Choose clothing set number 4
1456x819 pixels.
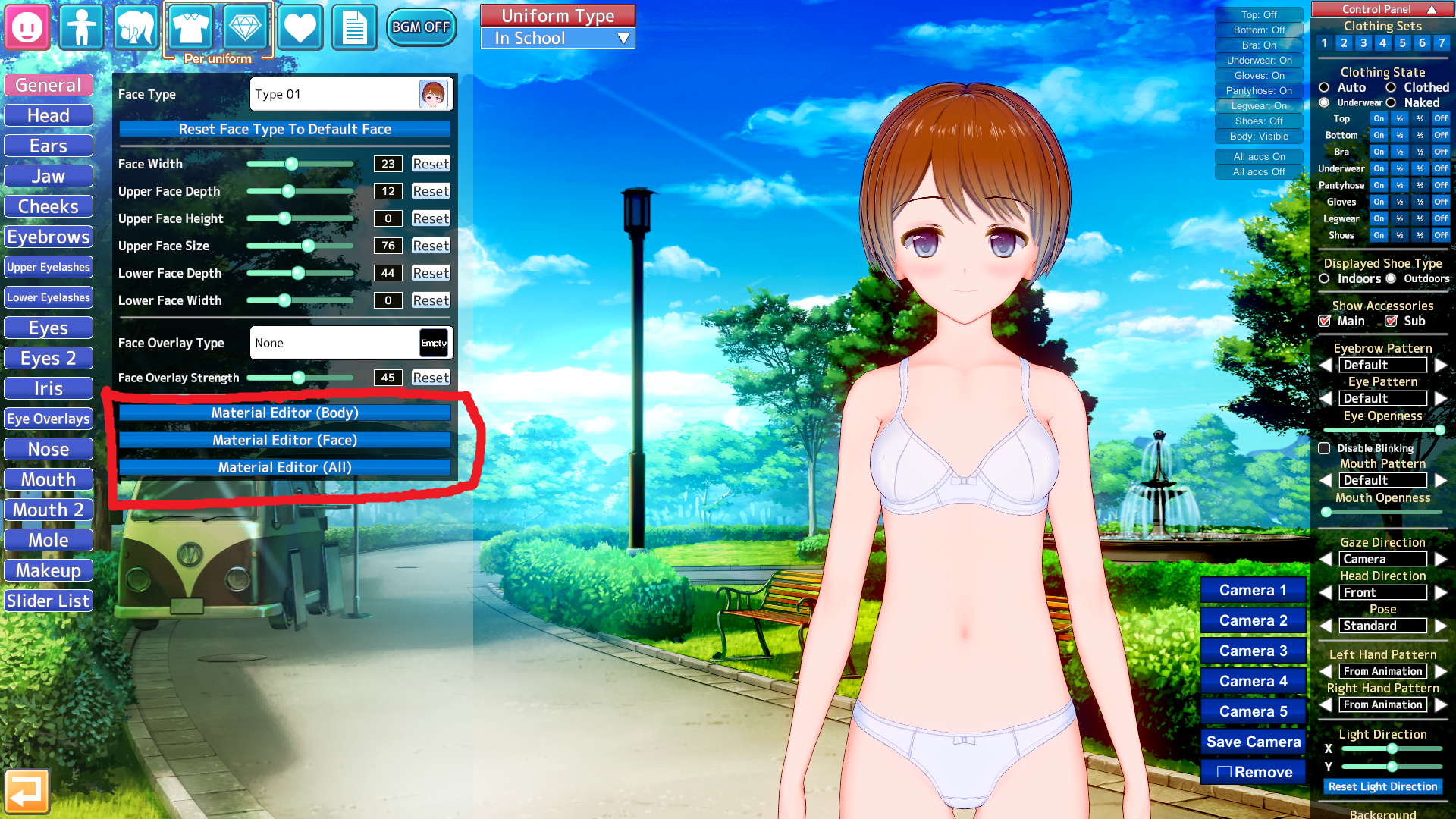tap(1383, 43)
